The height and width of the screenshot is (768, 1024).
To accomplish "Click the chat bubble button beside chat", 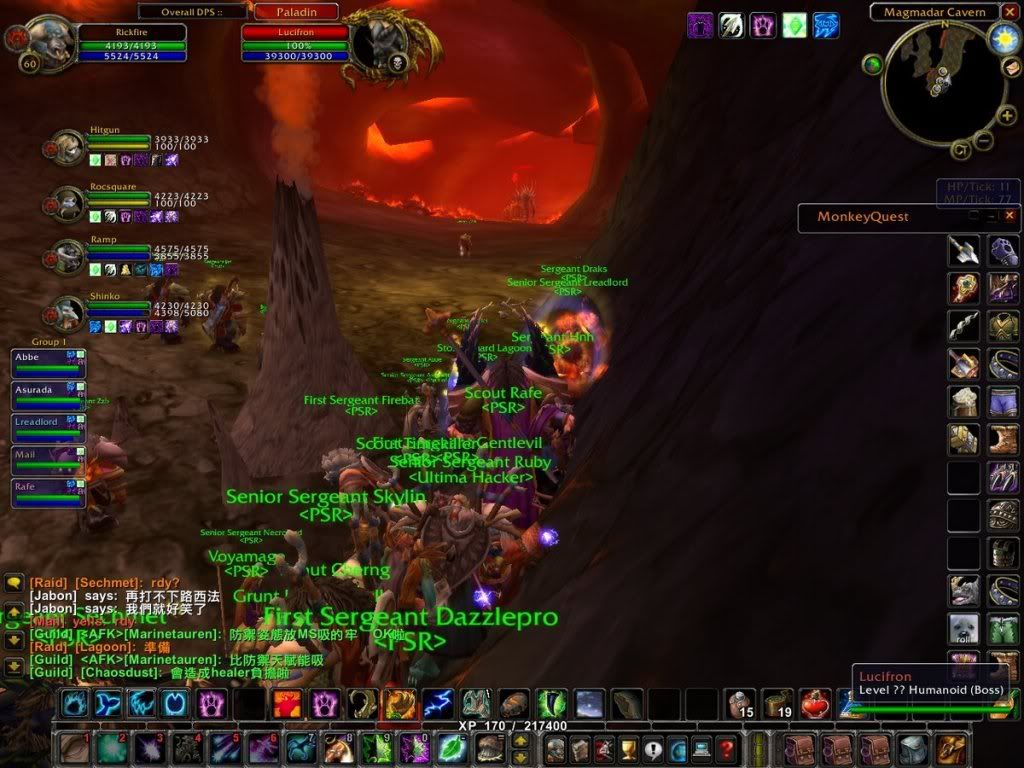I will [x=14, y=582].
